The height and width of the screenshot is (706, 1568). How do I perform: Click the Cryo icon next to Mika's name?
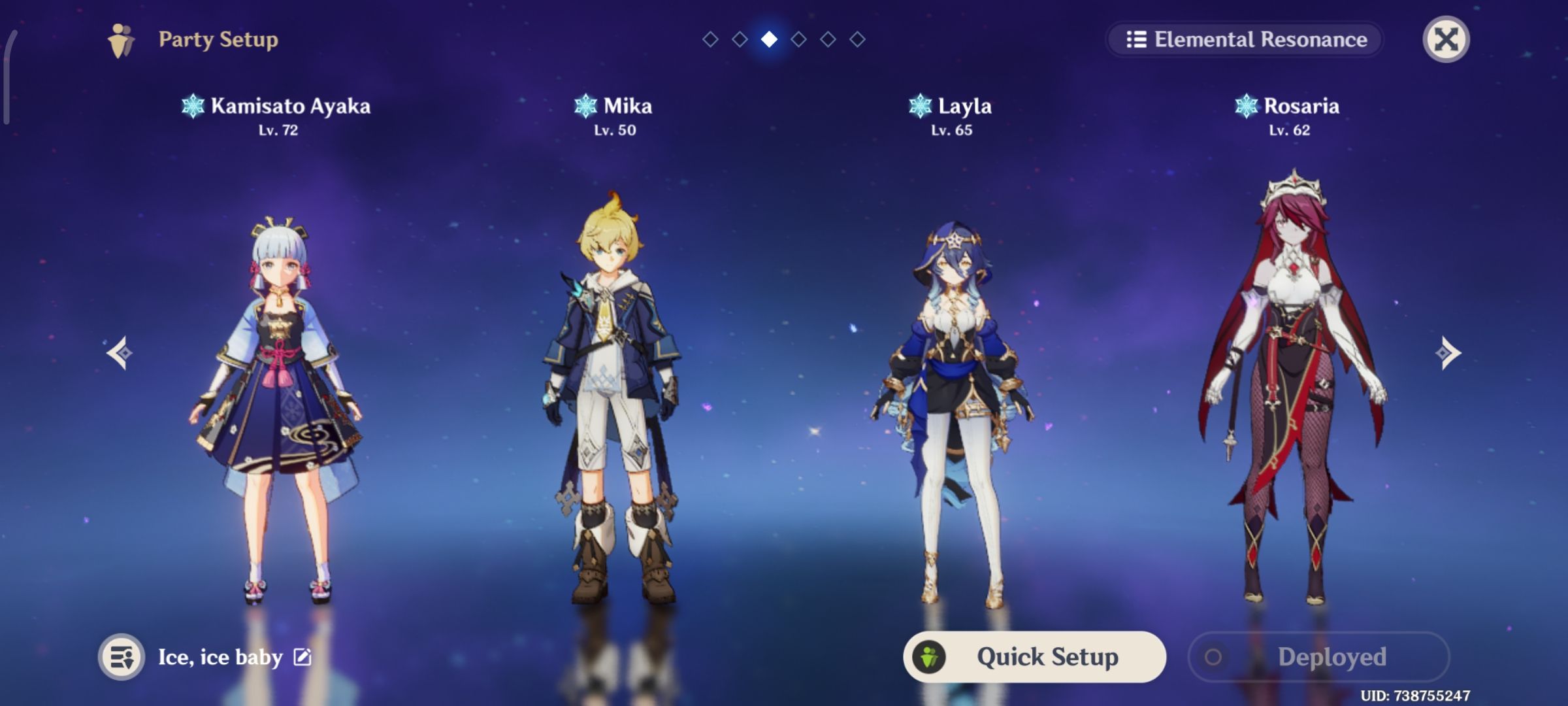[586, 106]
